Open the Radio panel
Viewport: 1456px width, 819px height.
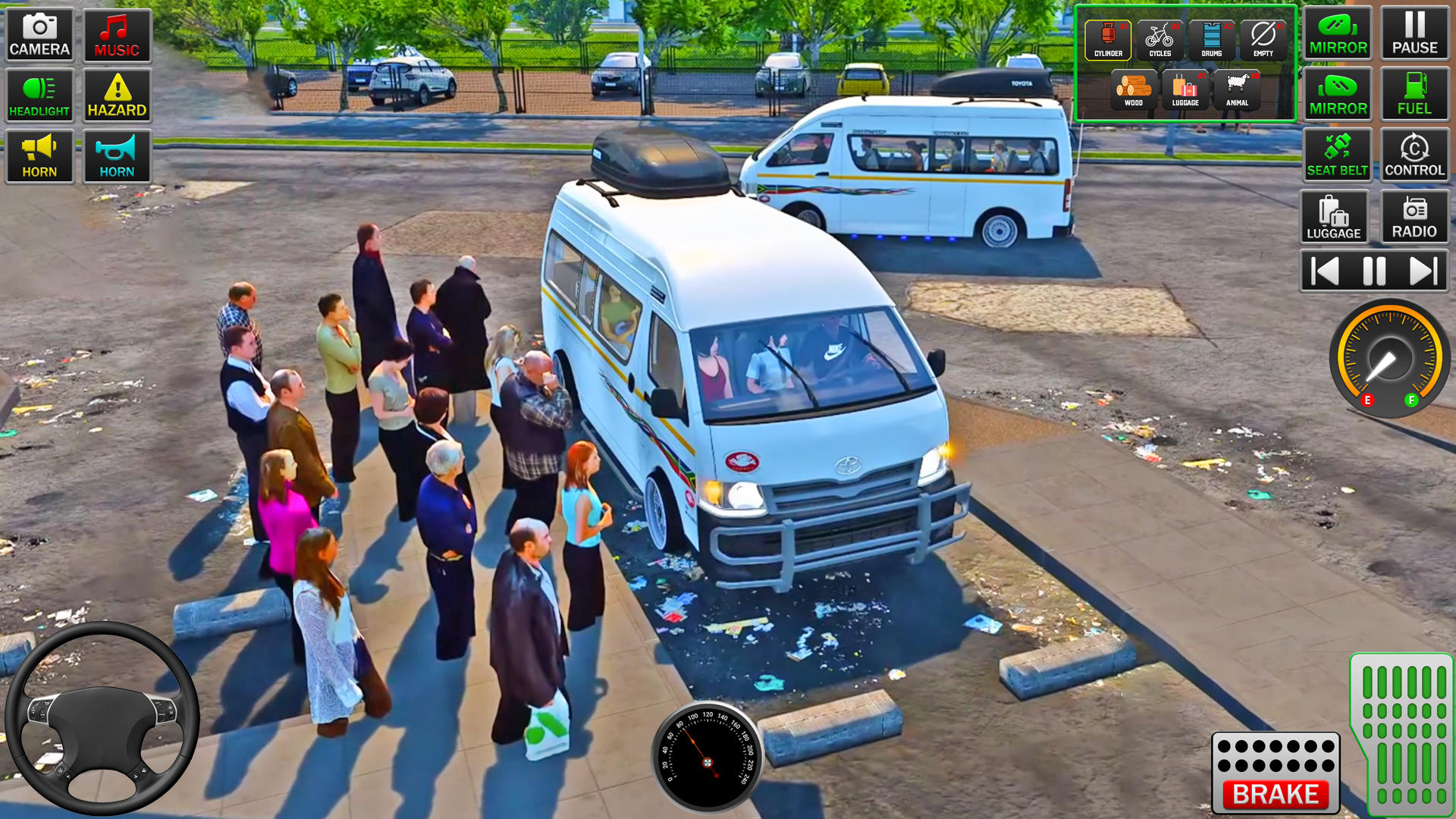coord(1414,216)
